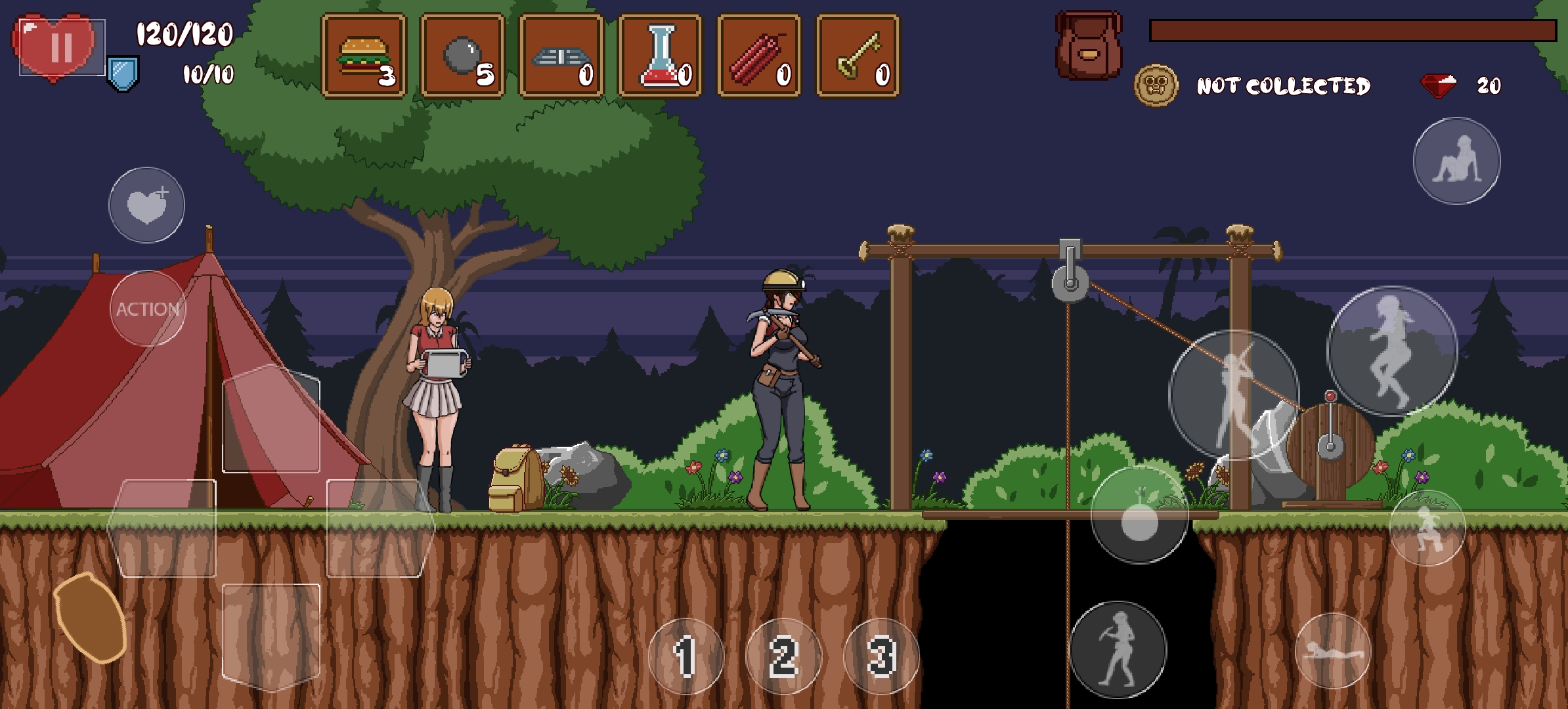Activate the number 1 button
This screenshot has width=1568, height=709.
686,656
